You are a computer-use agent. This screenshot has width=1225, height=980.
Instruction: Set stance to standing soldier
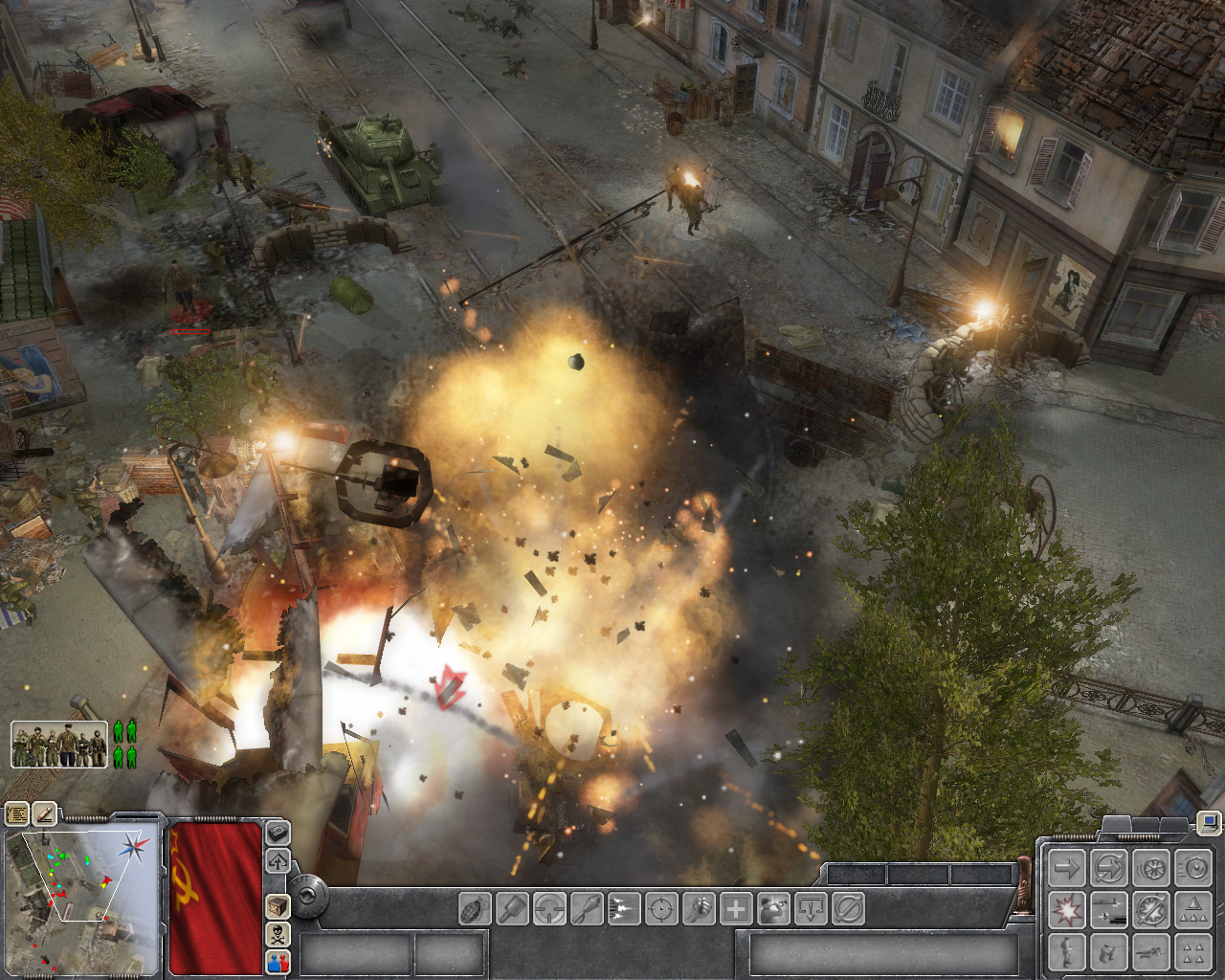coord(1066,952)
